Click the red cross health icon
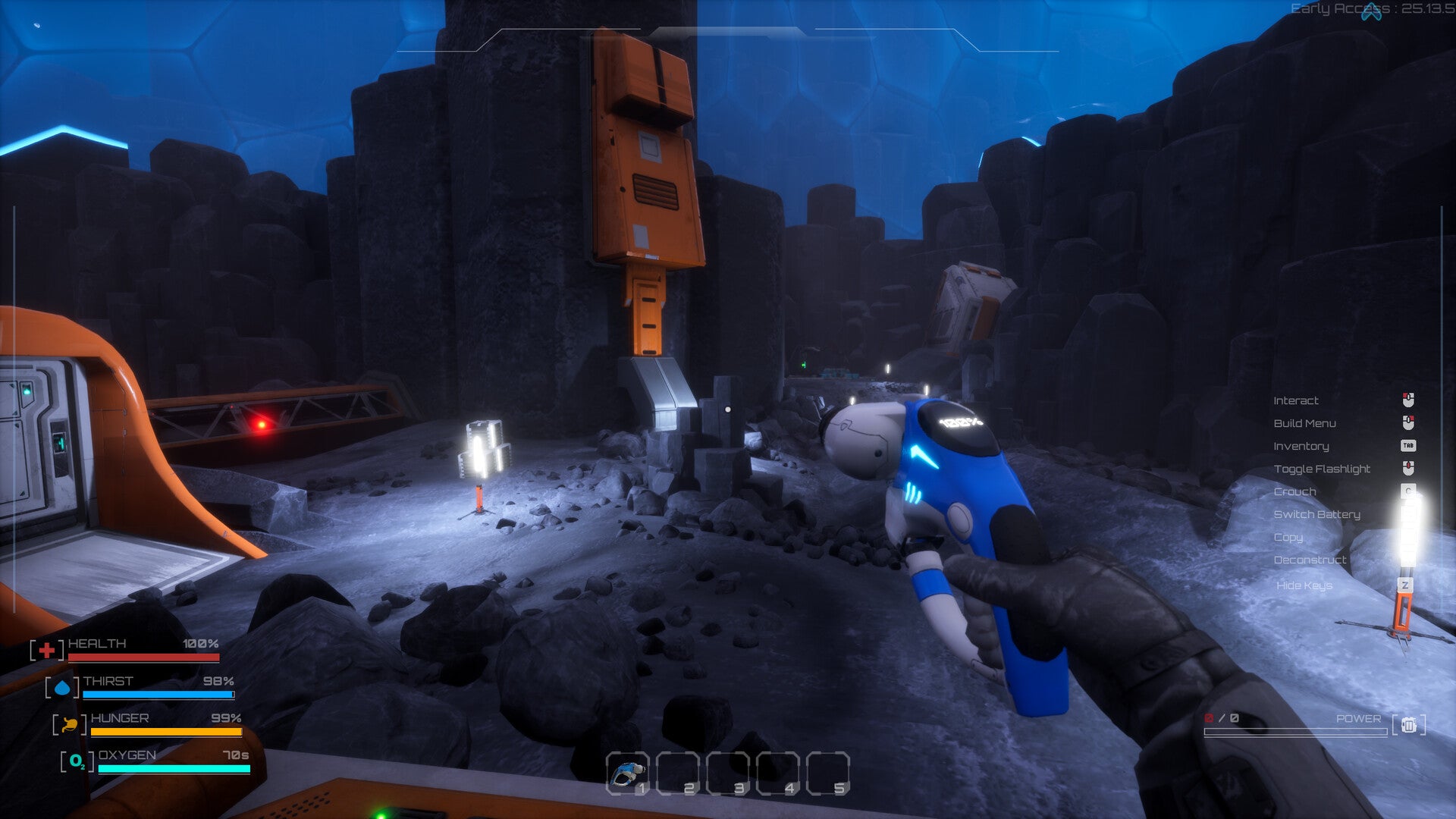 (x=47, y=650)
